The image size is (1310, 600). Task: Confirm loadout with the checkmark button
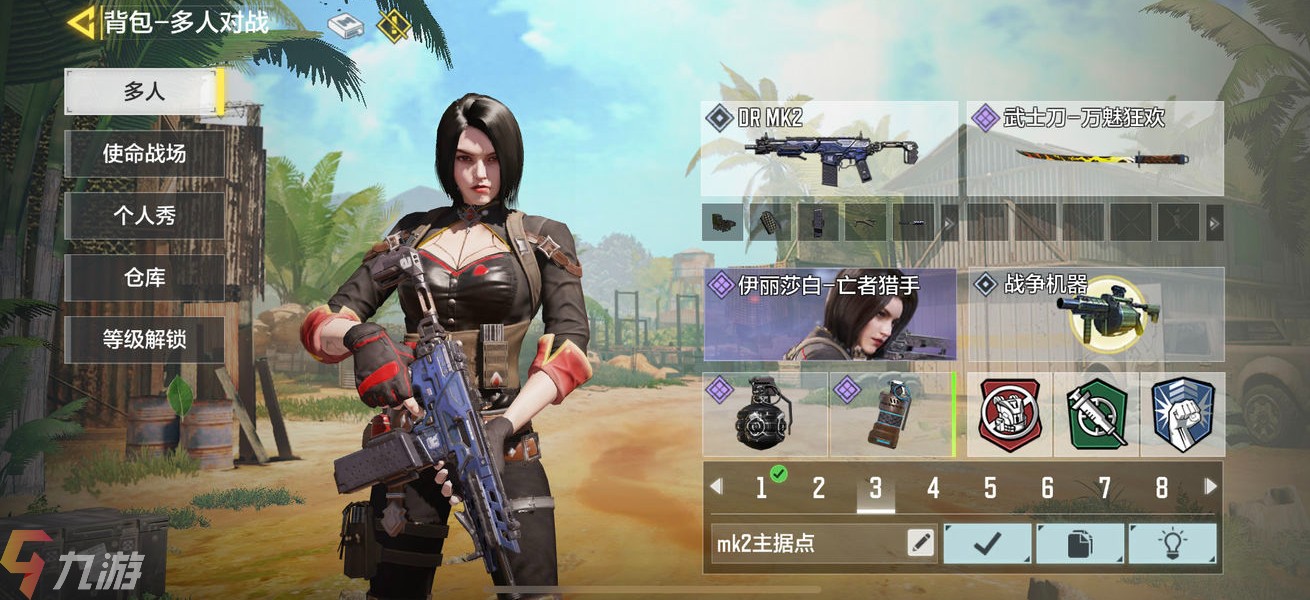987,544
